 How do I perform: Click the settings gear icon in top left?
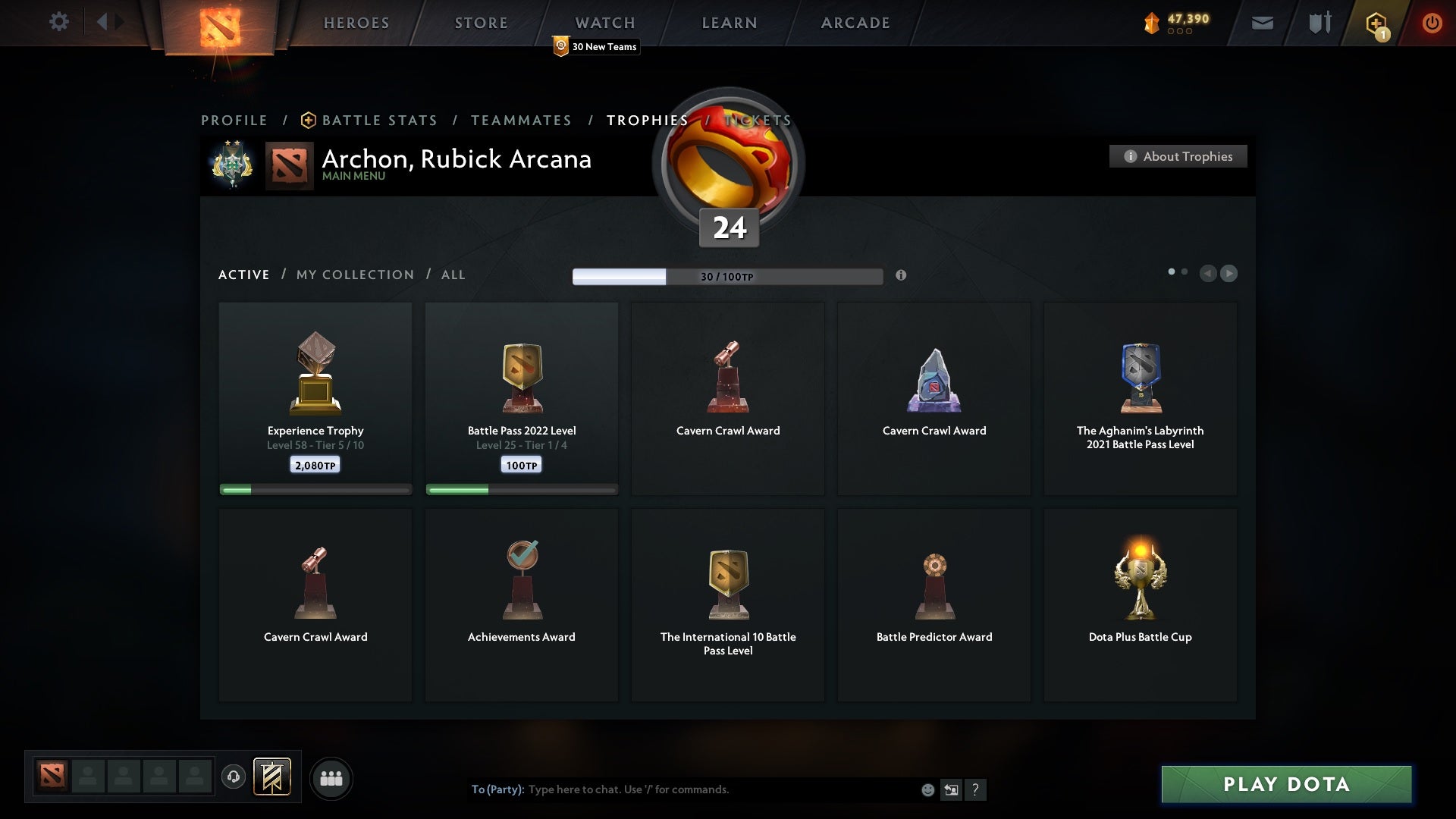tap(59, 22)
